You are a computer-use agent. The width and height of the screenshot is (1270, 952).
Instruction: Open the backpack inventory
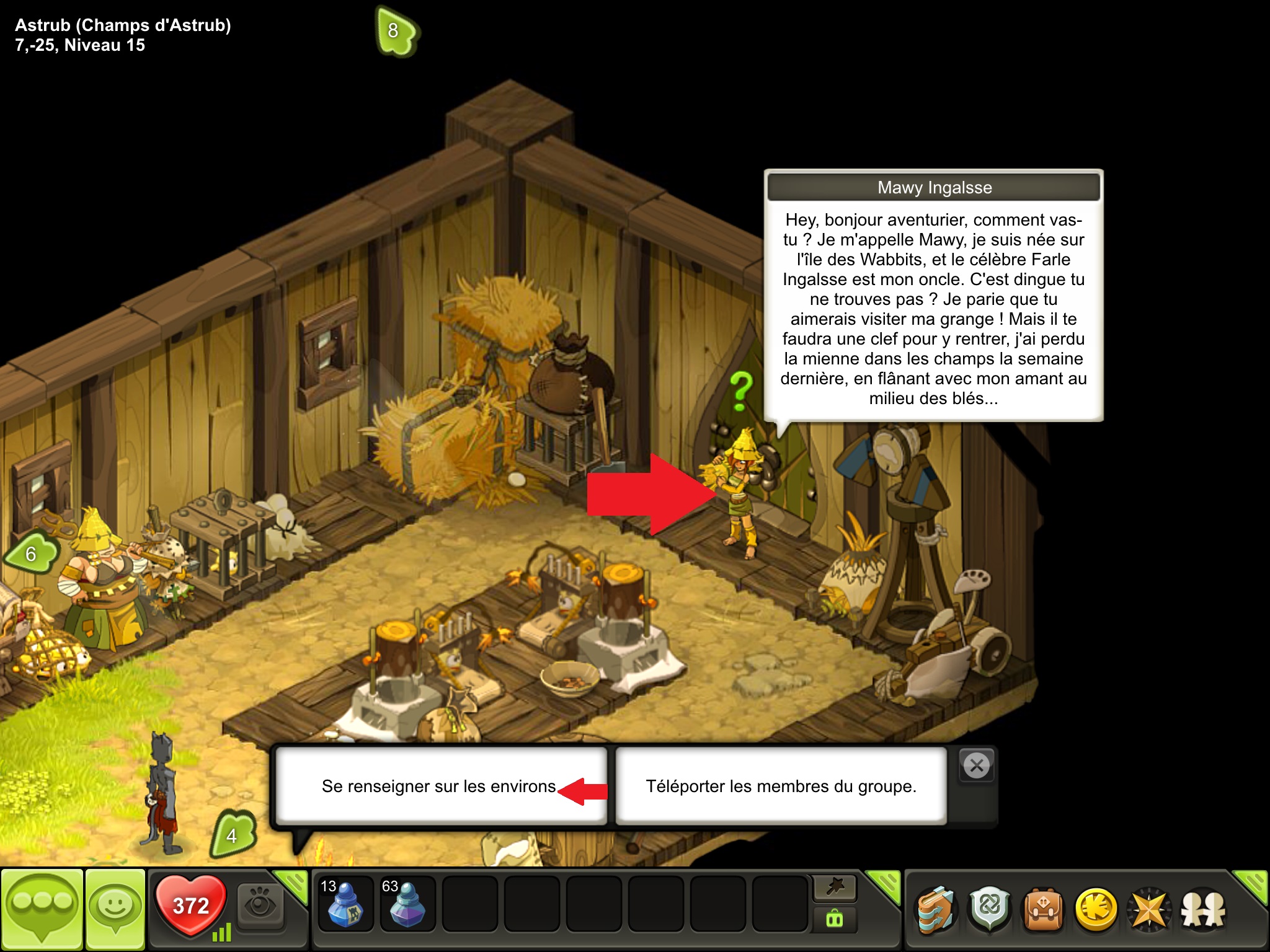pyautogui.click(x=1043, y=910)
